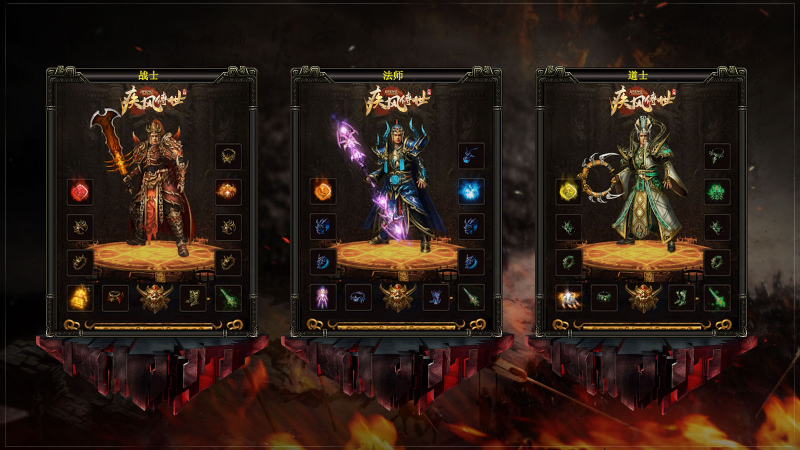
Task: Select the taoist's white glowing item slot
Action: click(x=568, y=297)
